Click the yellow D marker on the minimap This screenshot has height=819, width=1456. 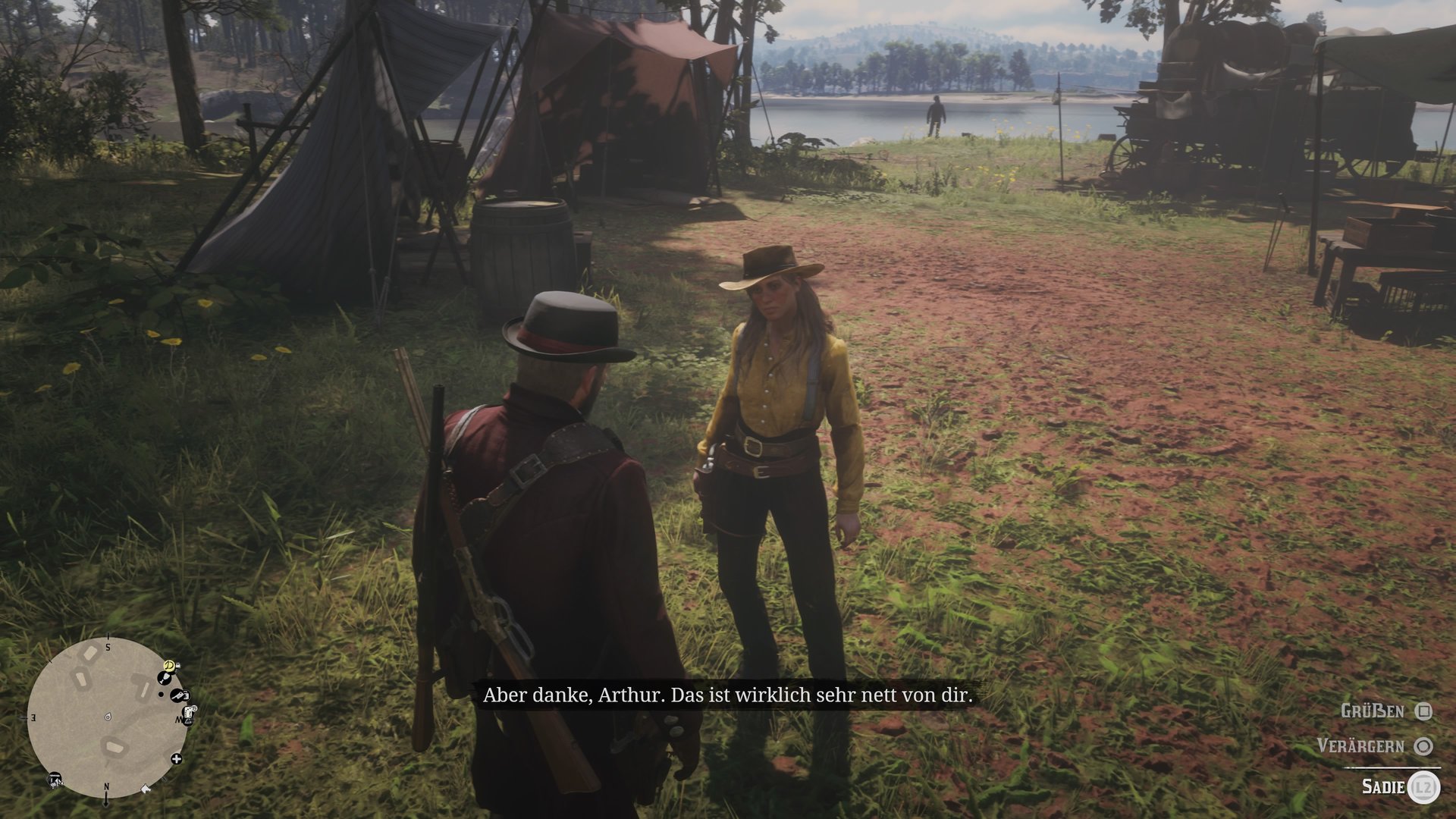click(170, 666)
